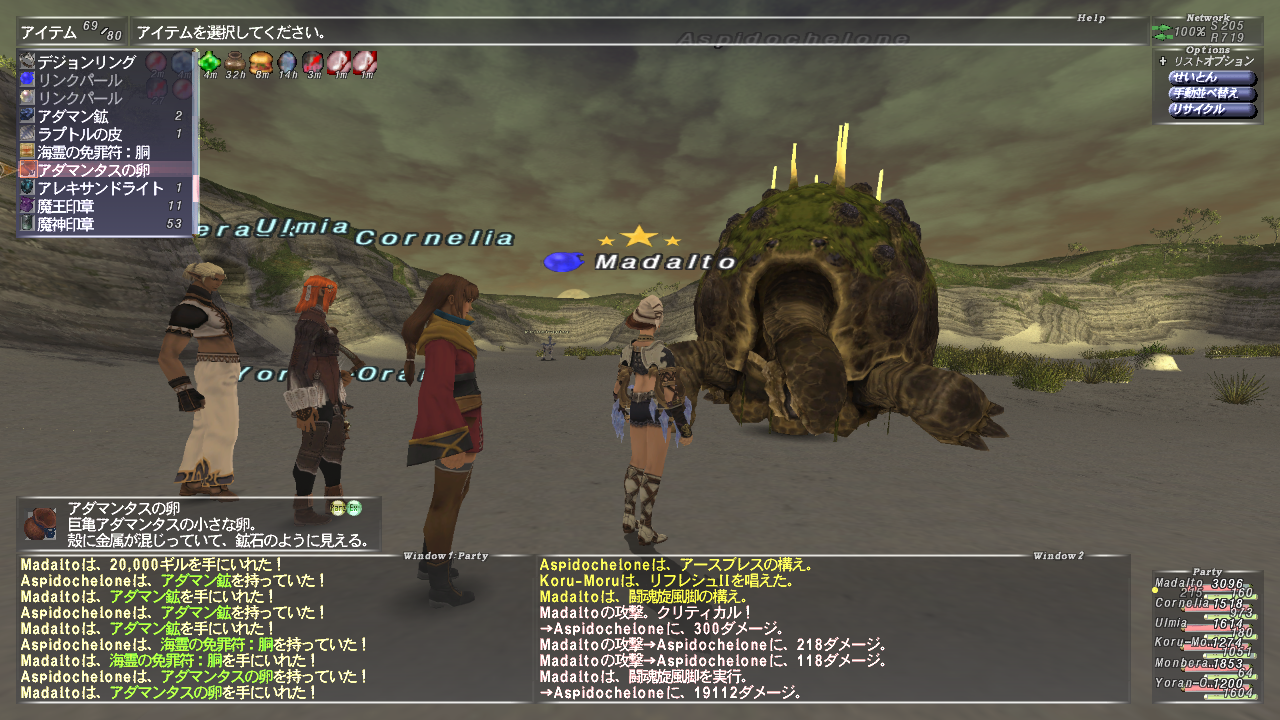Open the 手動並べ替え manual sort option

pos(1212,94)
